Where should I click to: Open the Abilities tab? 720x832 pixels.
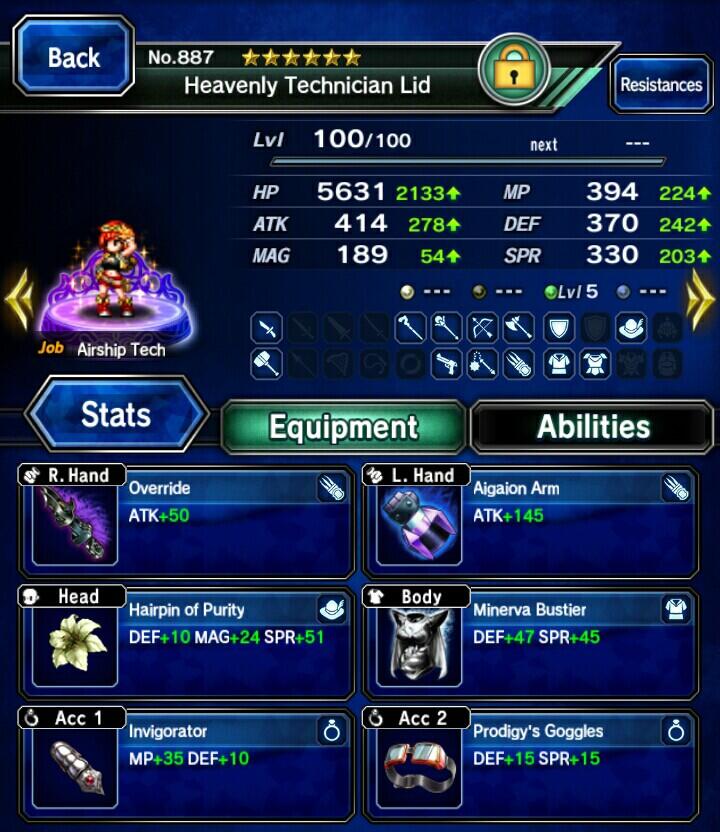pos(593,427)
